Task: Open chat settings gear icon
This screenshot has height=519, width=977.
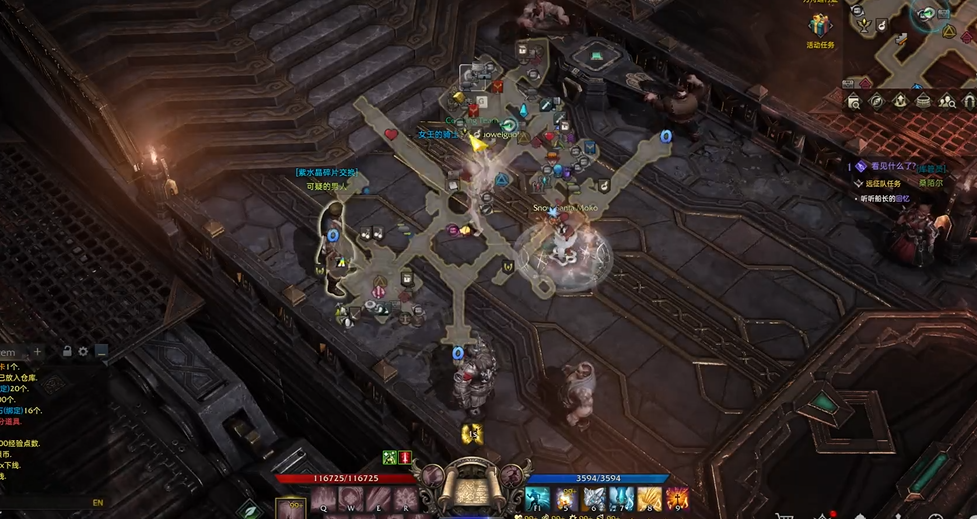Action: 84,352
